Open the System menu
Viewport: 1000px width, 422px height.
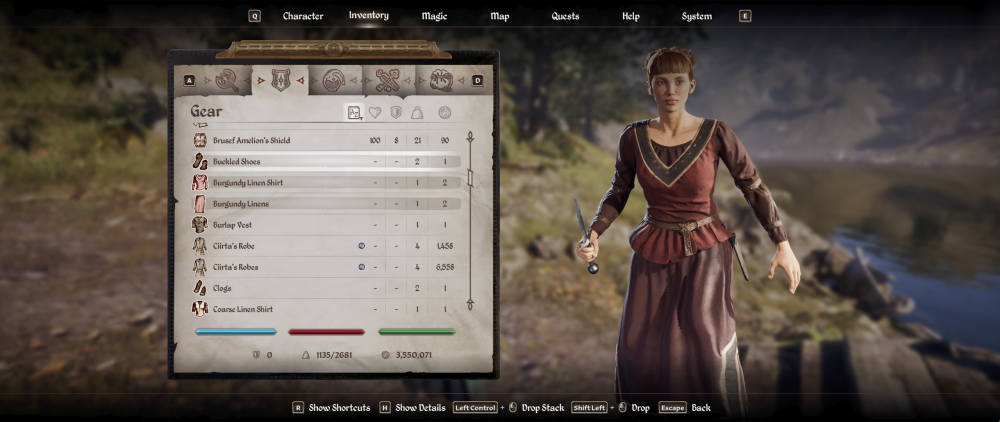pos(697,16)
